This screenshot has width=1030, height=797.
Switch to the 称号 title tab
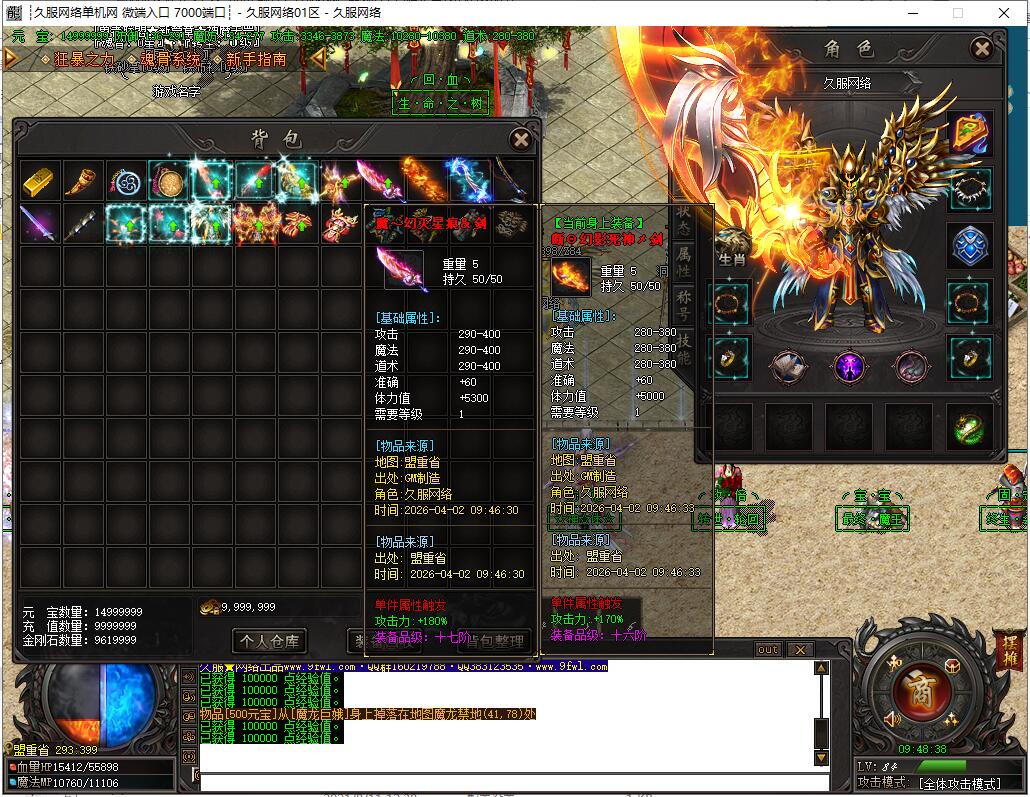[684, 299]
